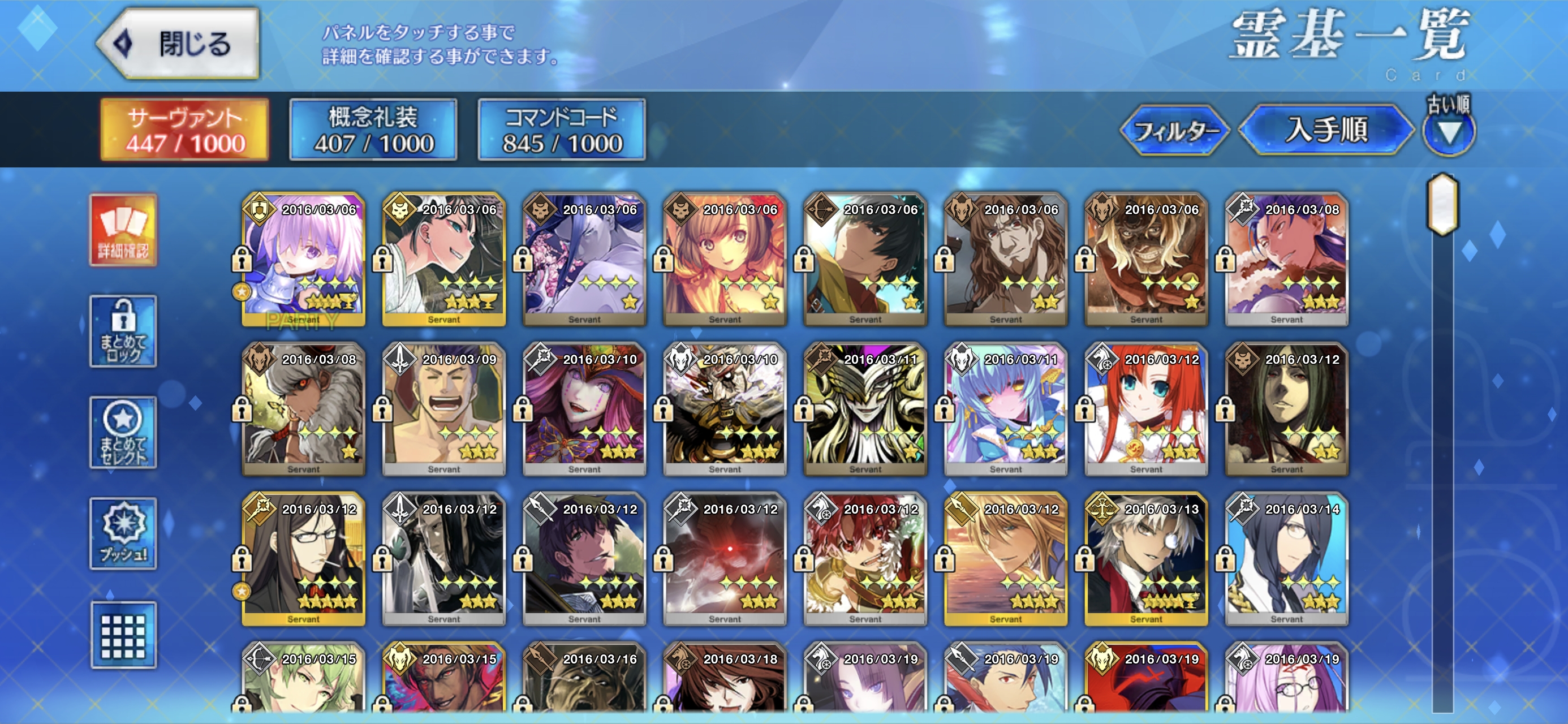Select the white-haired monocle Ruler servant card
The image size is (1568, 724).
1145,559
